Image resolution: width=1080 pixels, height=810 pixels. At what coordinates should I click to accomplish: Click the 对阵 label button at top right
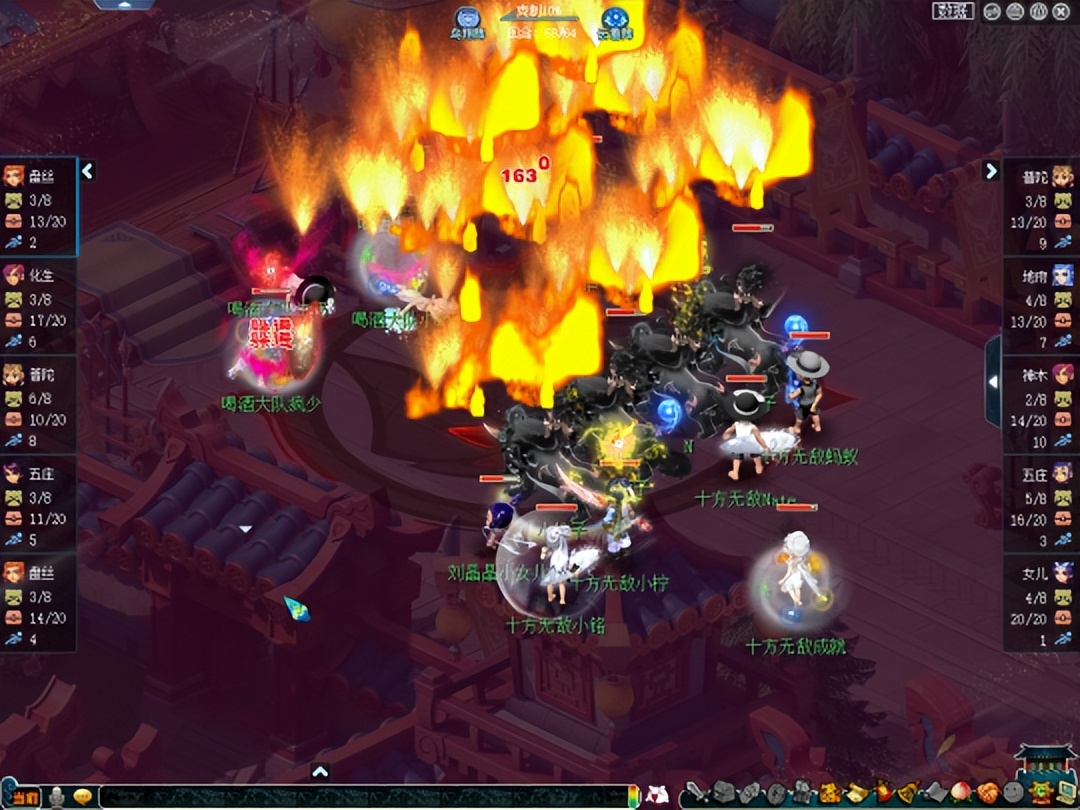(x=953, y=11)
